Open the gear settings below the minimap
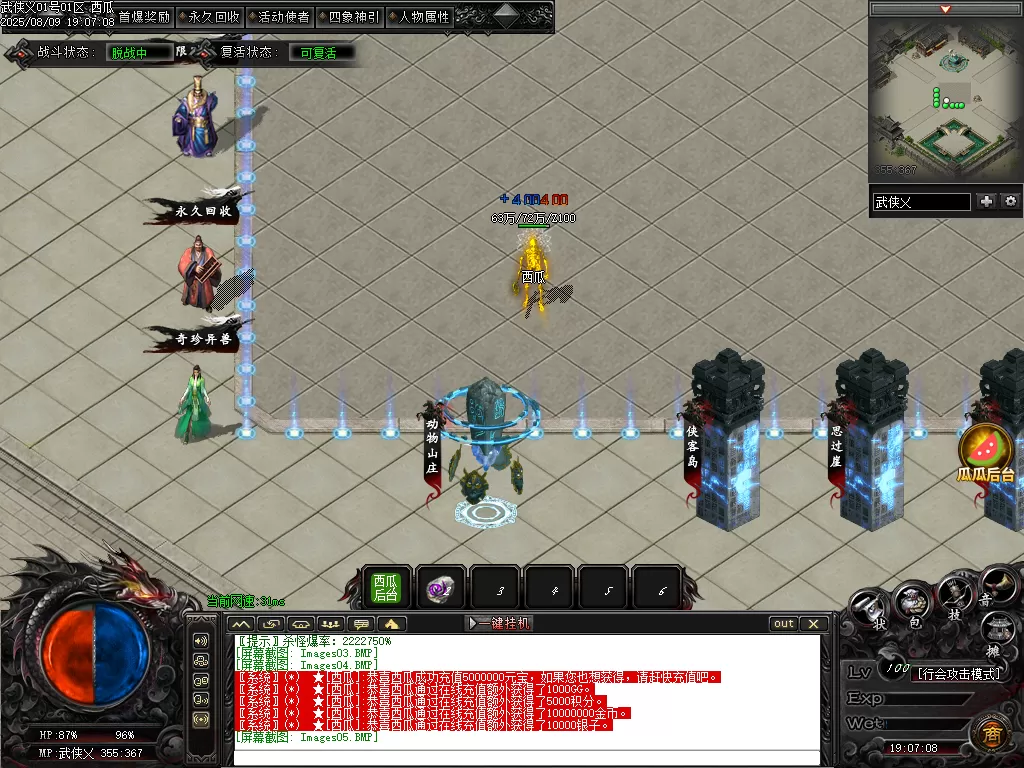This screenshot has width=1024, height=768. click(x=1010, y=201)
